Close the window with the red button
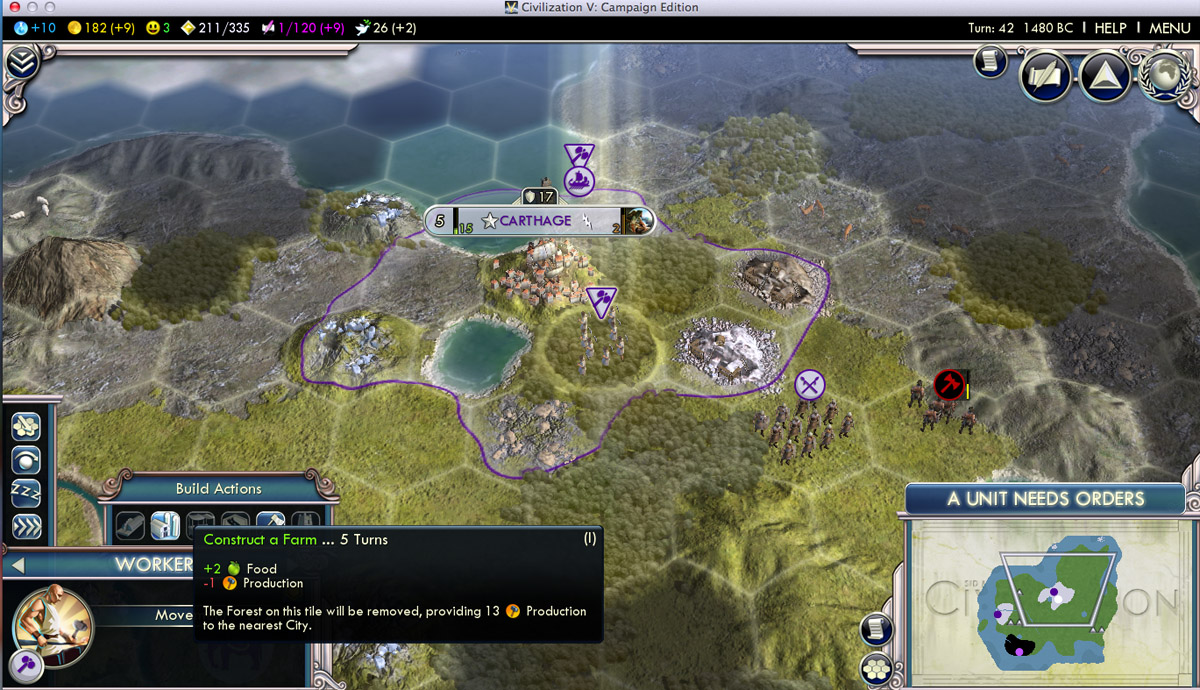The image size is (1200, 690). pos(14,7)
